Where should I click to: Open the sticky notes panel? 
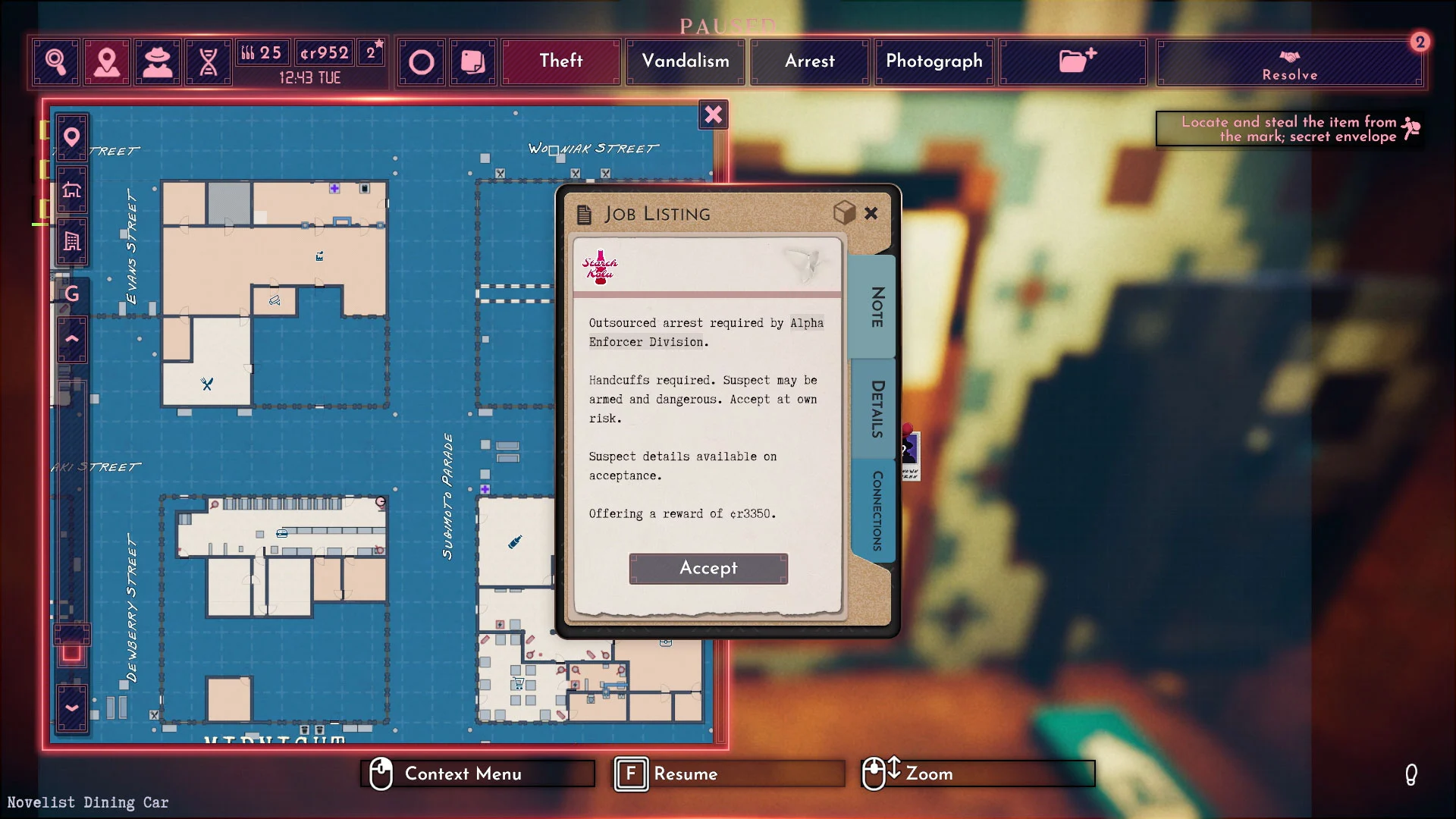[472, 61]
